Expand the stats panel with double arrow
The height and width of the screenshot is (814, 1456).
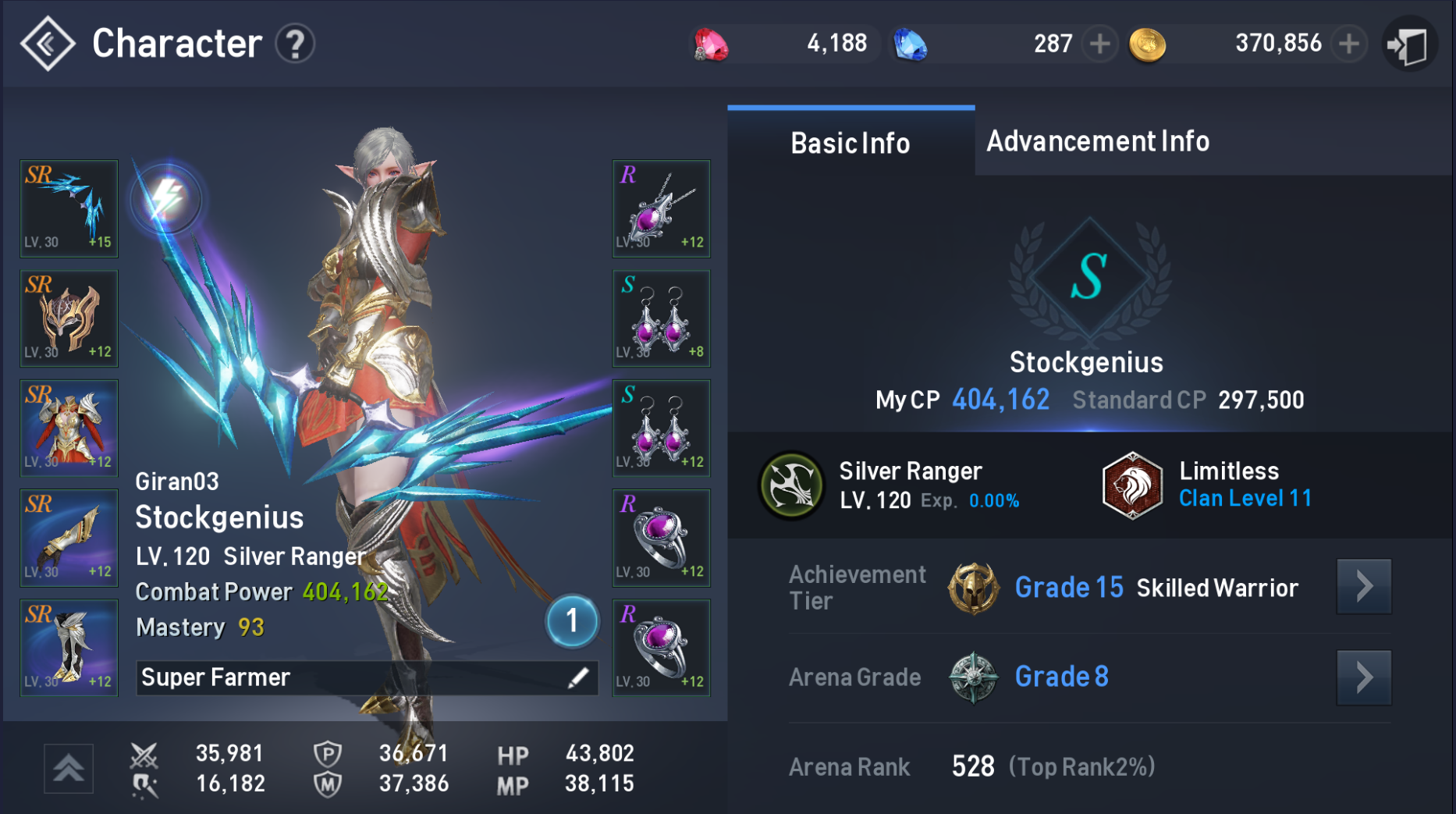69,768
